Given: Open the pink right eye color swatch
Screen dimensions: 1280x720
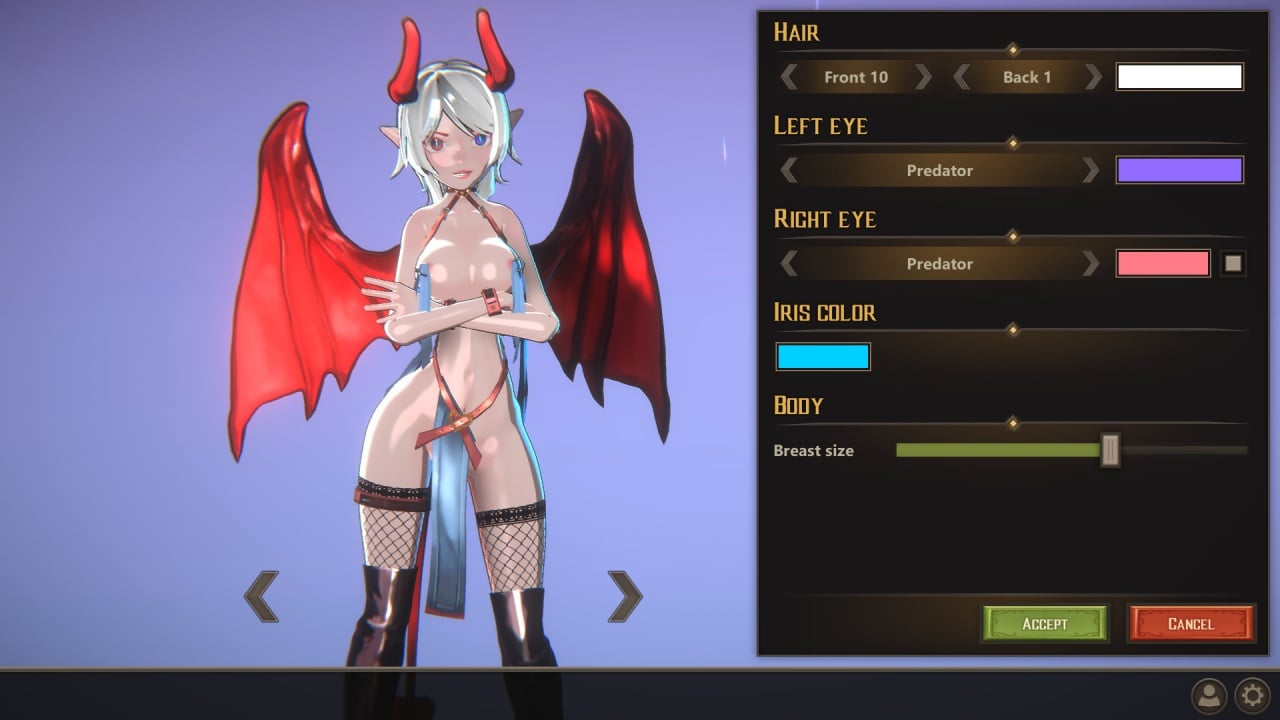Looking at the screenshot, I should pyautogui.click(x=1163, y=264).
